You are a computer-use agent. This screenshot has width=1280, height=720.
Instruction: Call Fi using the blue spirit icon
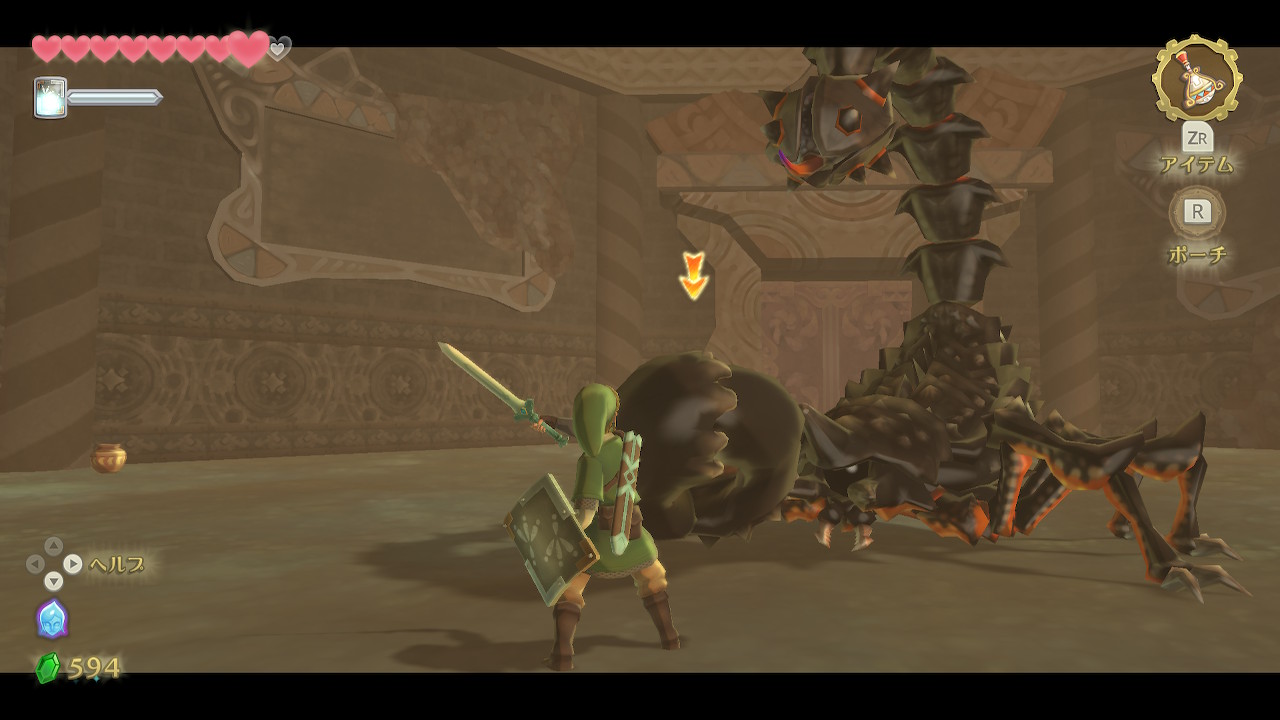52,619
